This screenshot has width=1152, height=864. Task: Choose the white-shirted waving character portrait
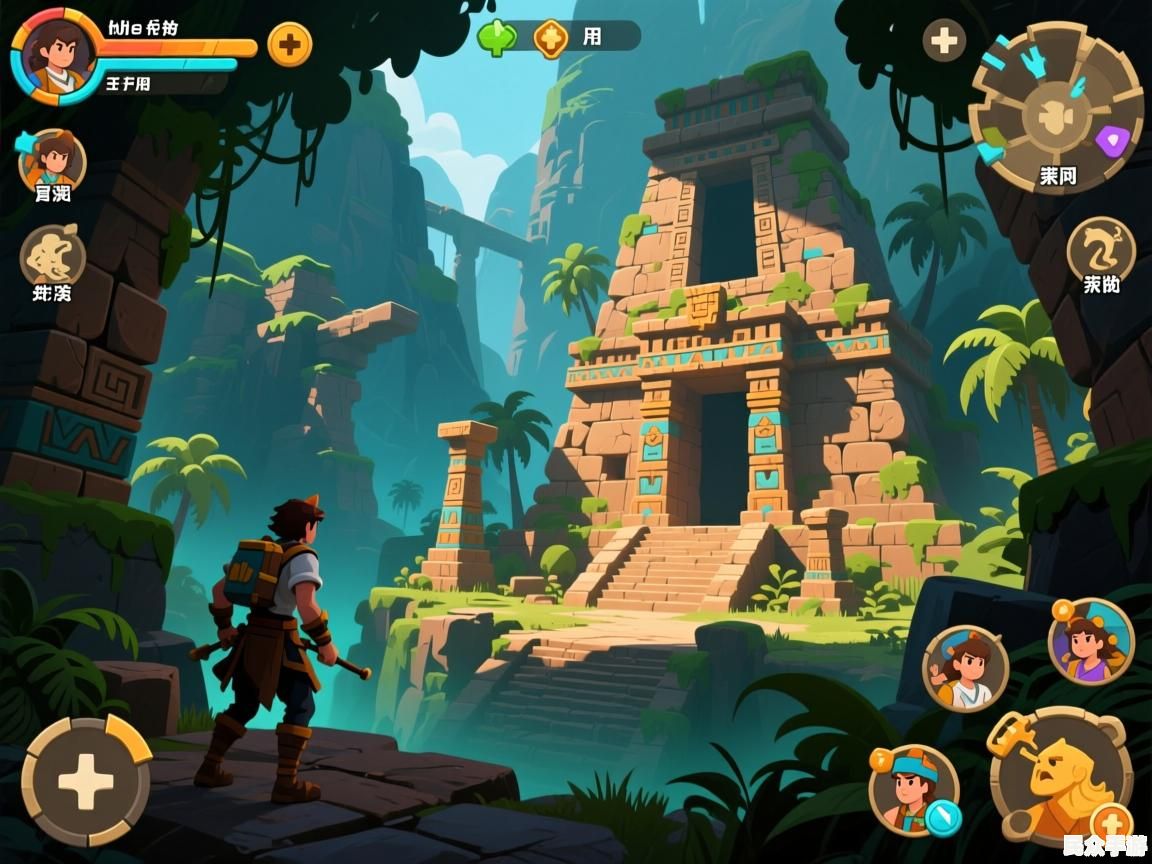point(965,668)
